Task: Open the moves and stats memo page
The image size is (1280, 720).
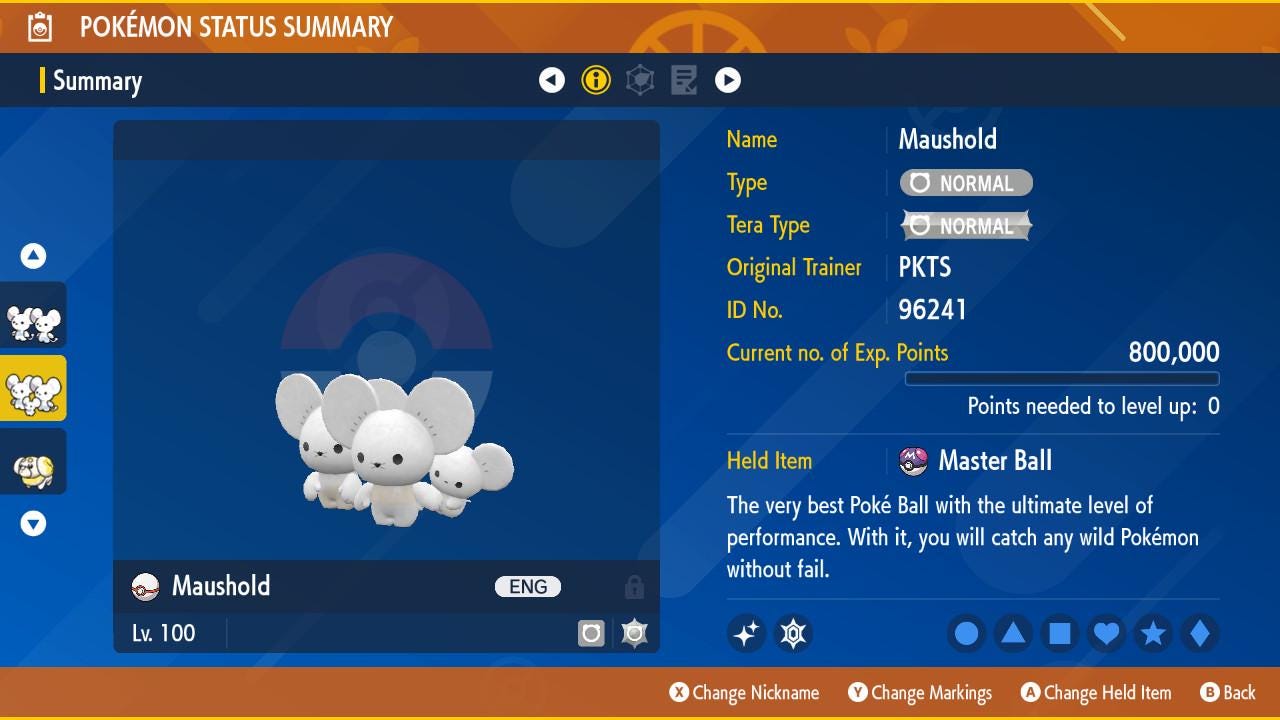Action: pos(684,80)
